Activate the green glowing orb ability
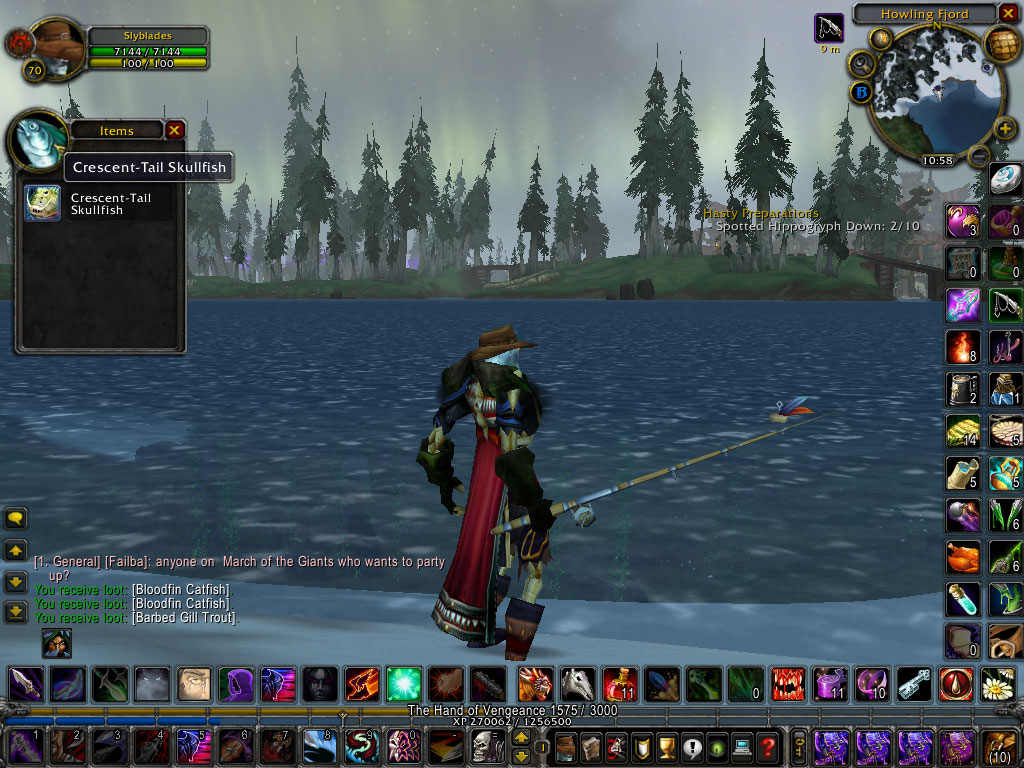1024x768 pixels. coord(404,683)
